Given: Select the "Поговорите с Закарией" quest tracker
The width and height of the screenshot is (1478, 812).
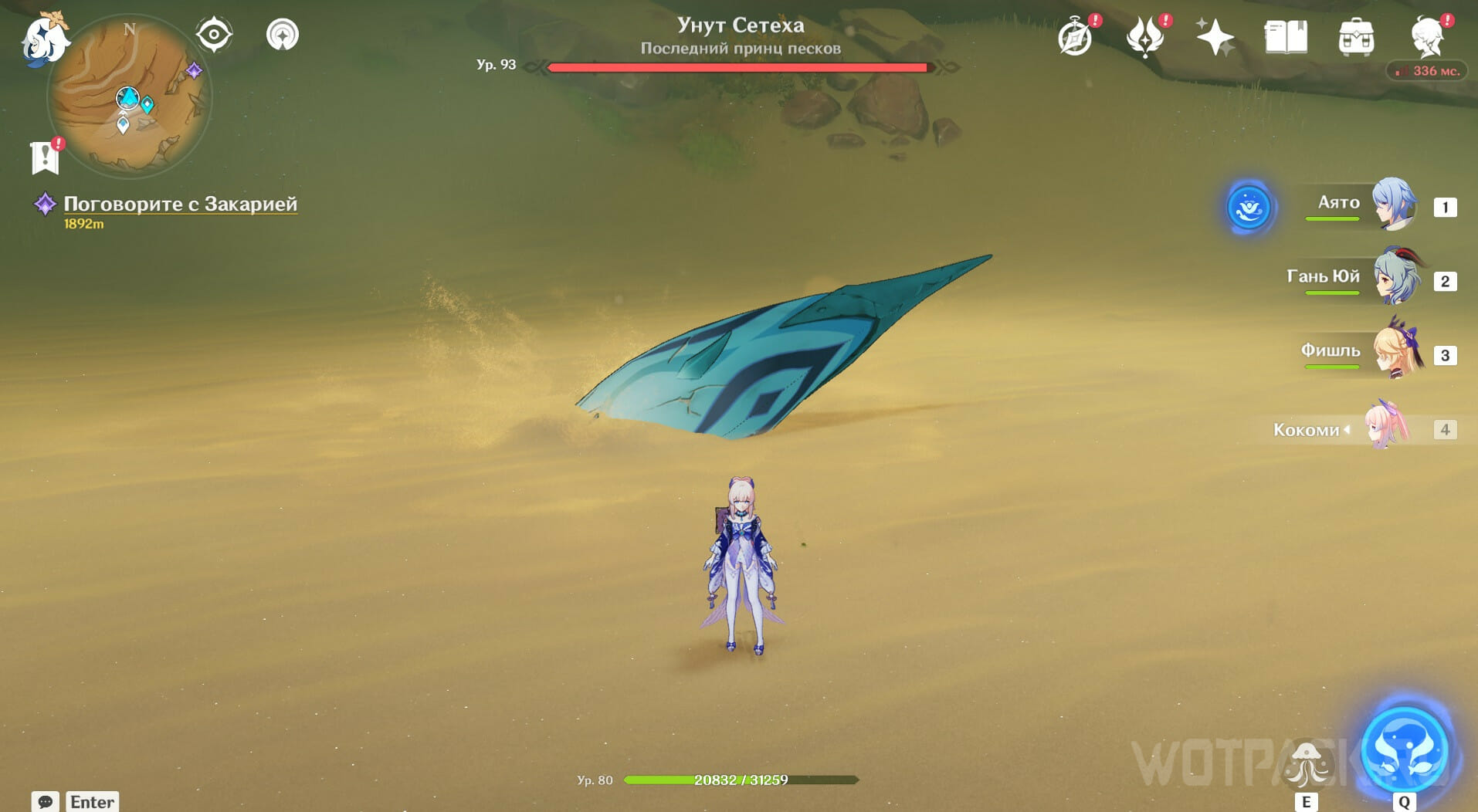Looking at the screenshot, I should click(x=179, y=204).
